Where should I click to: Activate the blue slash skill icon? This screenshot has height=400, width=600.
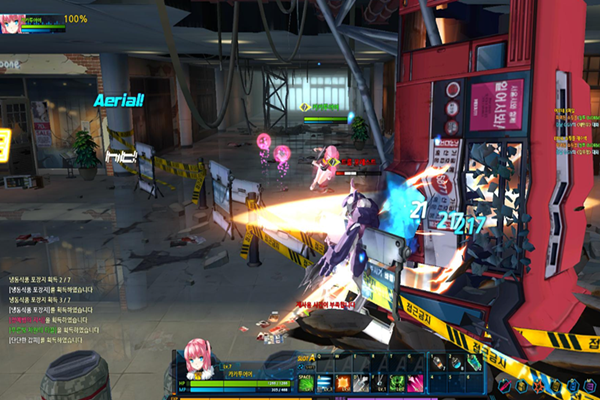click(x=324, y=383)
